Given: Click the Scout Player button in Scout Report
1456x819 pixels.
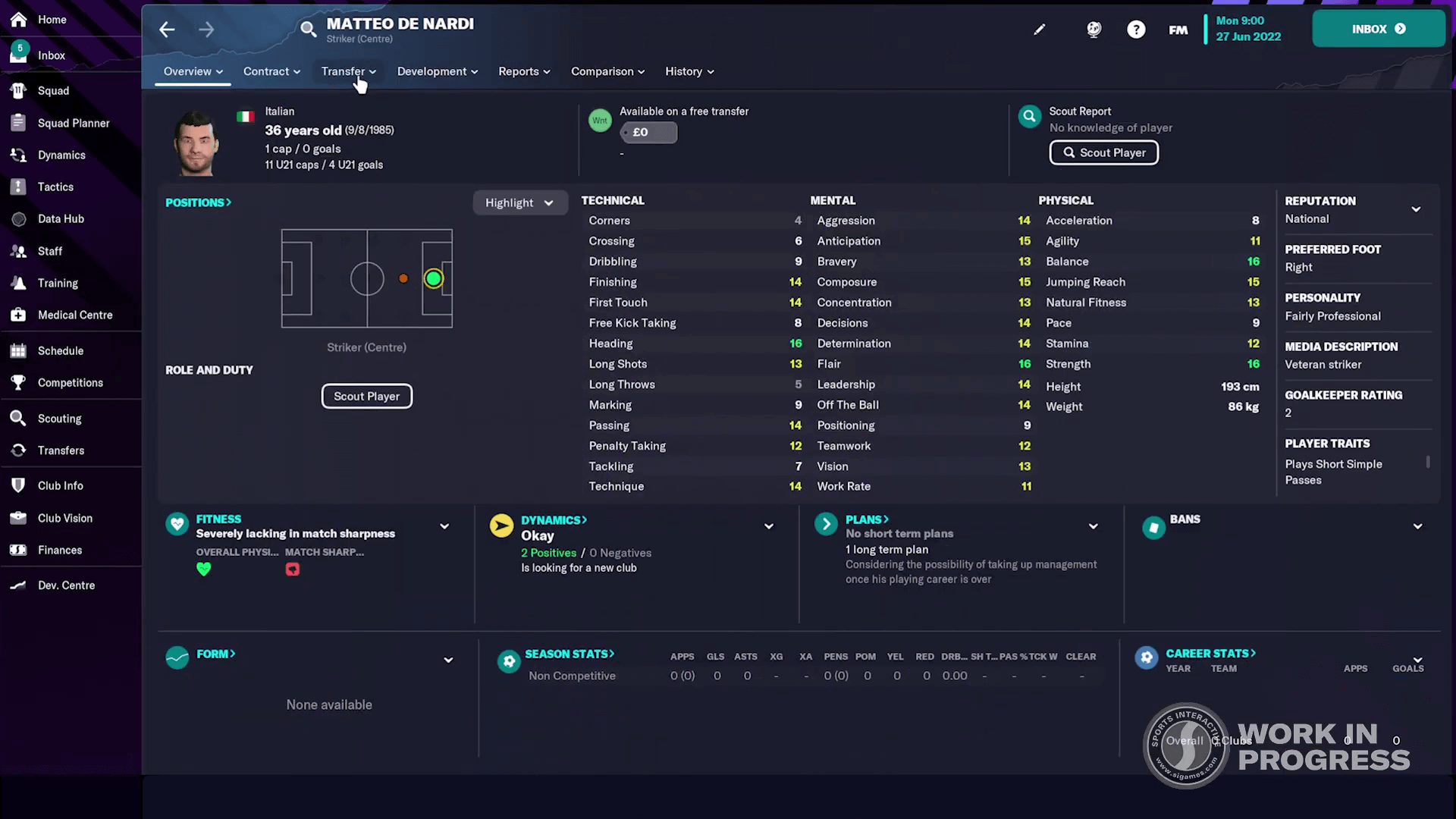Looking at the screenshot, I should coord(1103,152).
